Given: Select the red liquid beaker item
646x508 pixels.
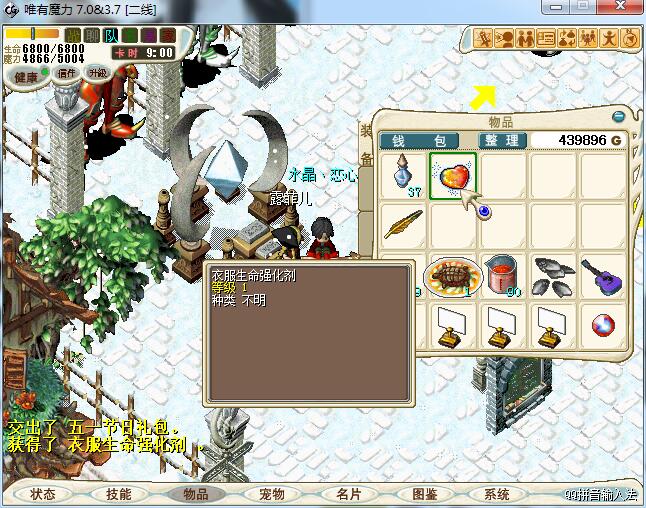Looking at the screenshot, I should [x=503, y=274].
